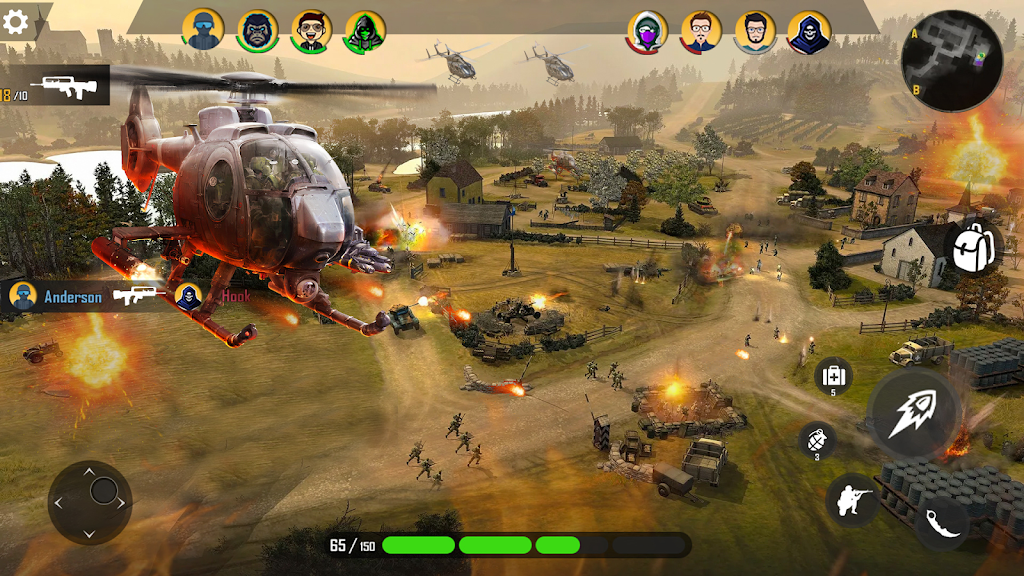The height and width of the screenshot is (576, 1024).
Task: Select the purple-masked hooded enemy avatar
Action: tap(648, 33)
